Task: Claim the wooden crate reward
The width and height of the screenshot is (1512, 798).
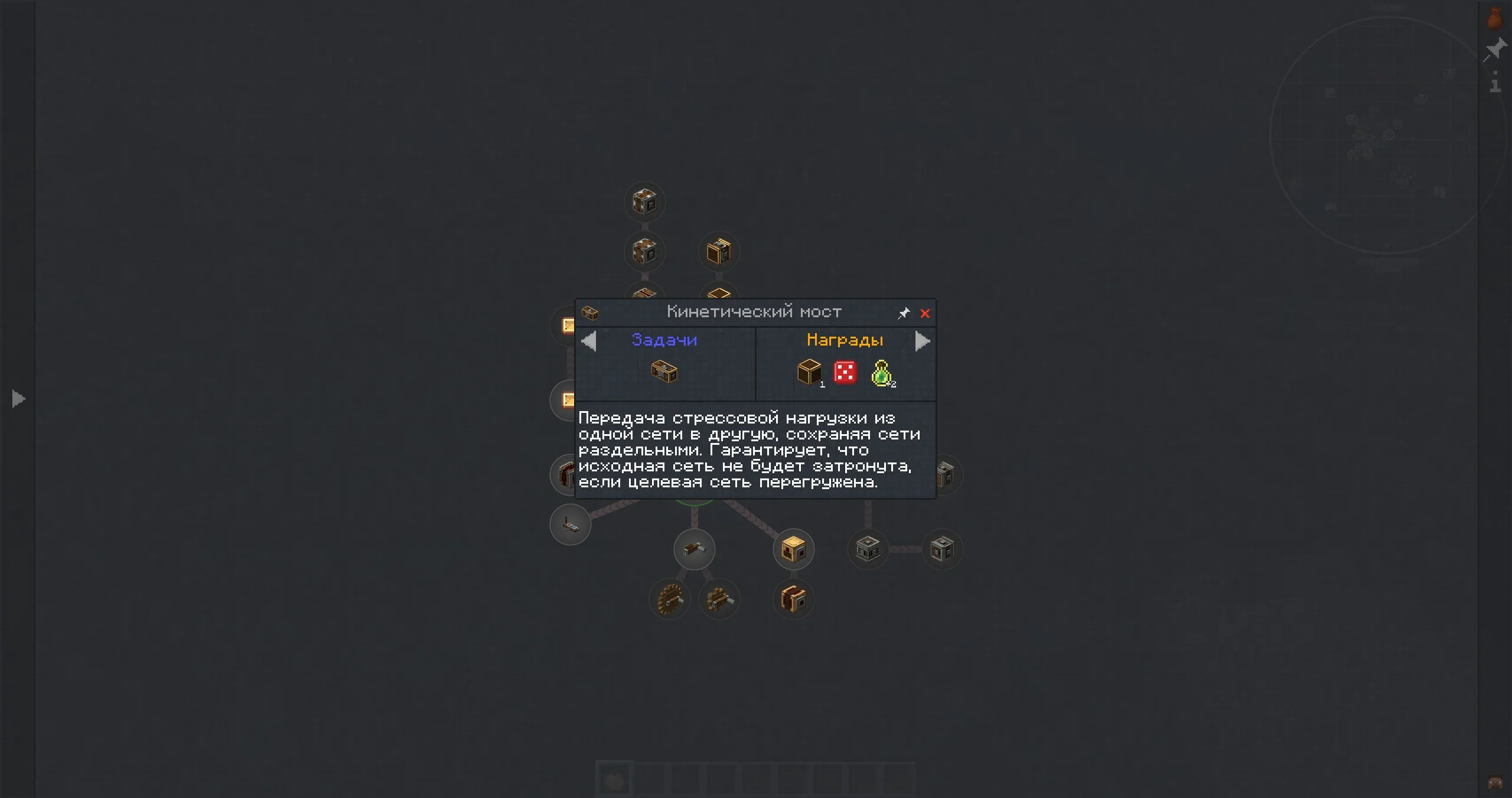Action: (809, 372)
